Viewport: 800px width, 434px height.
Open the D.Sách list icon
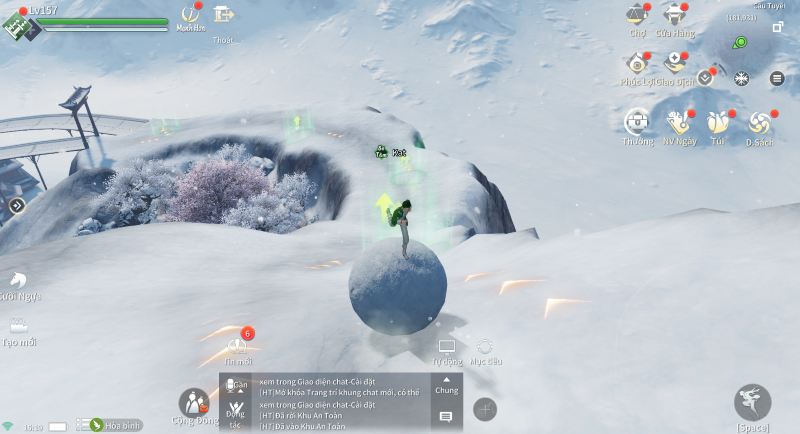[760, 123]
